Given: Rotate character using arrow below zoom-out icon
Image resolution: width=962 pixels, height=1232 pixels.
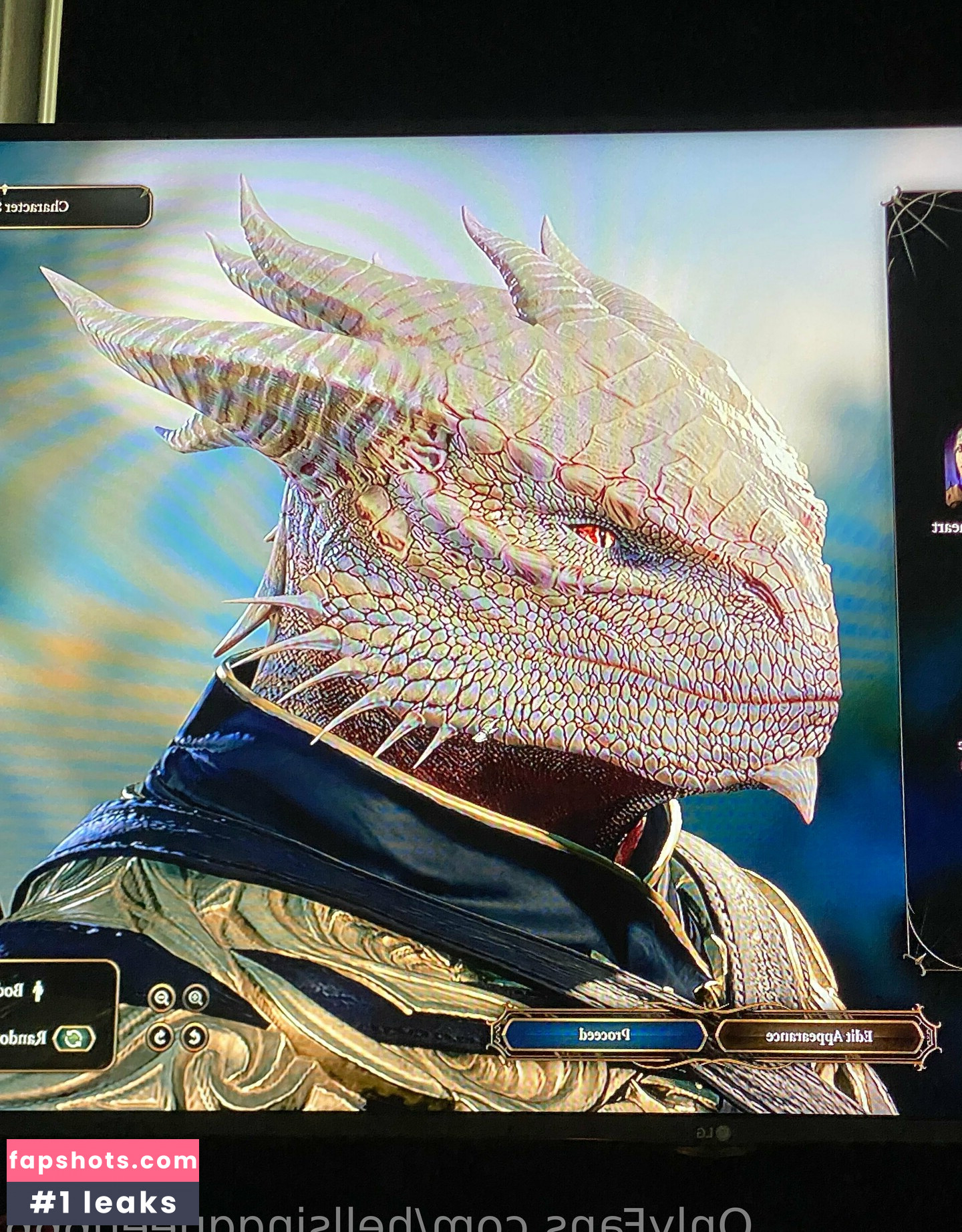Looking at the screenshot, I should pyautogui.click(x=160, y=1037).
